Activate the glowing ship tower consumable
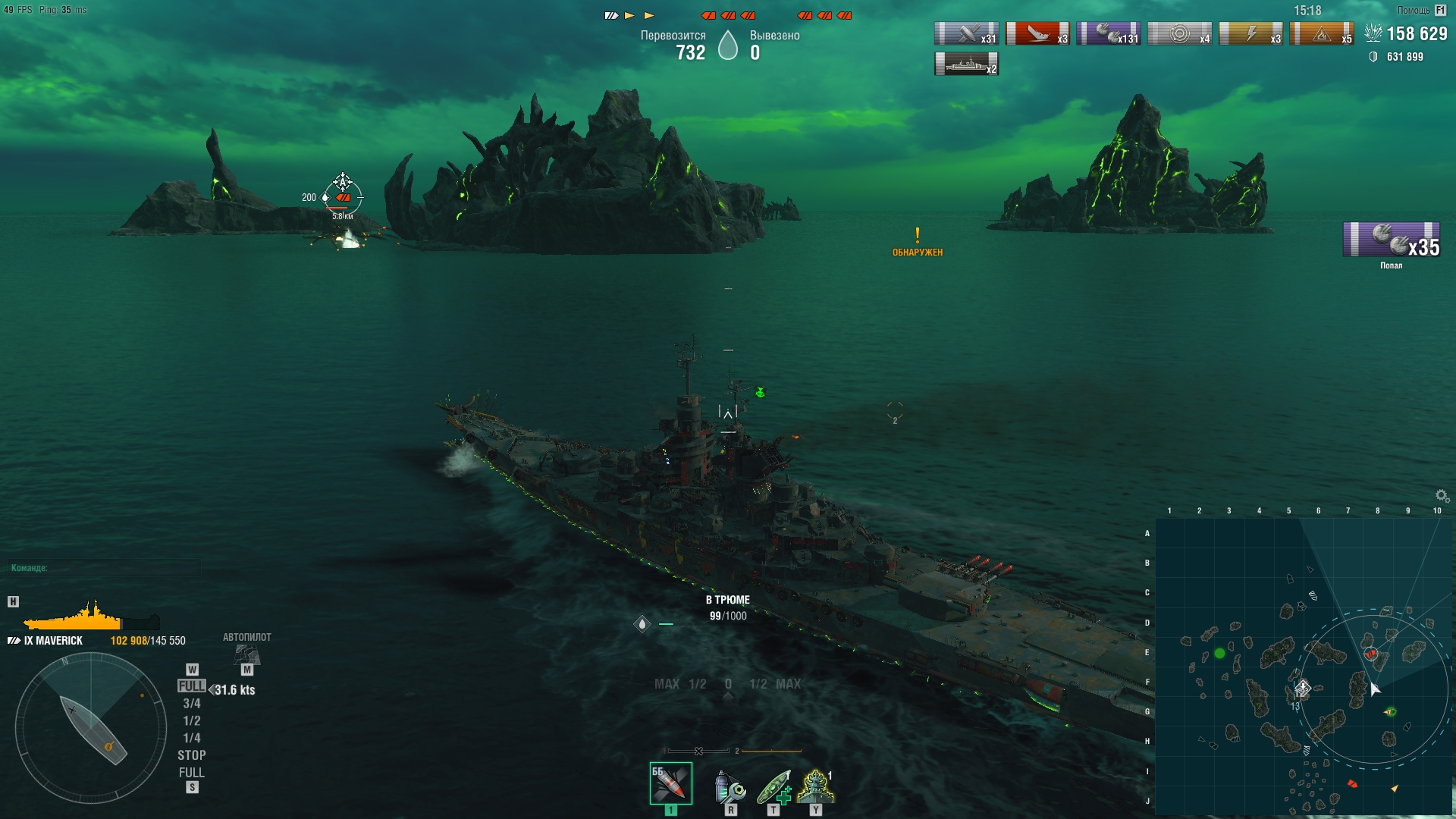The height and width of the screenshot is (819, 1456). [816, 787]
